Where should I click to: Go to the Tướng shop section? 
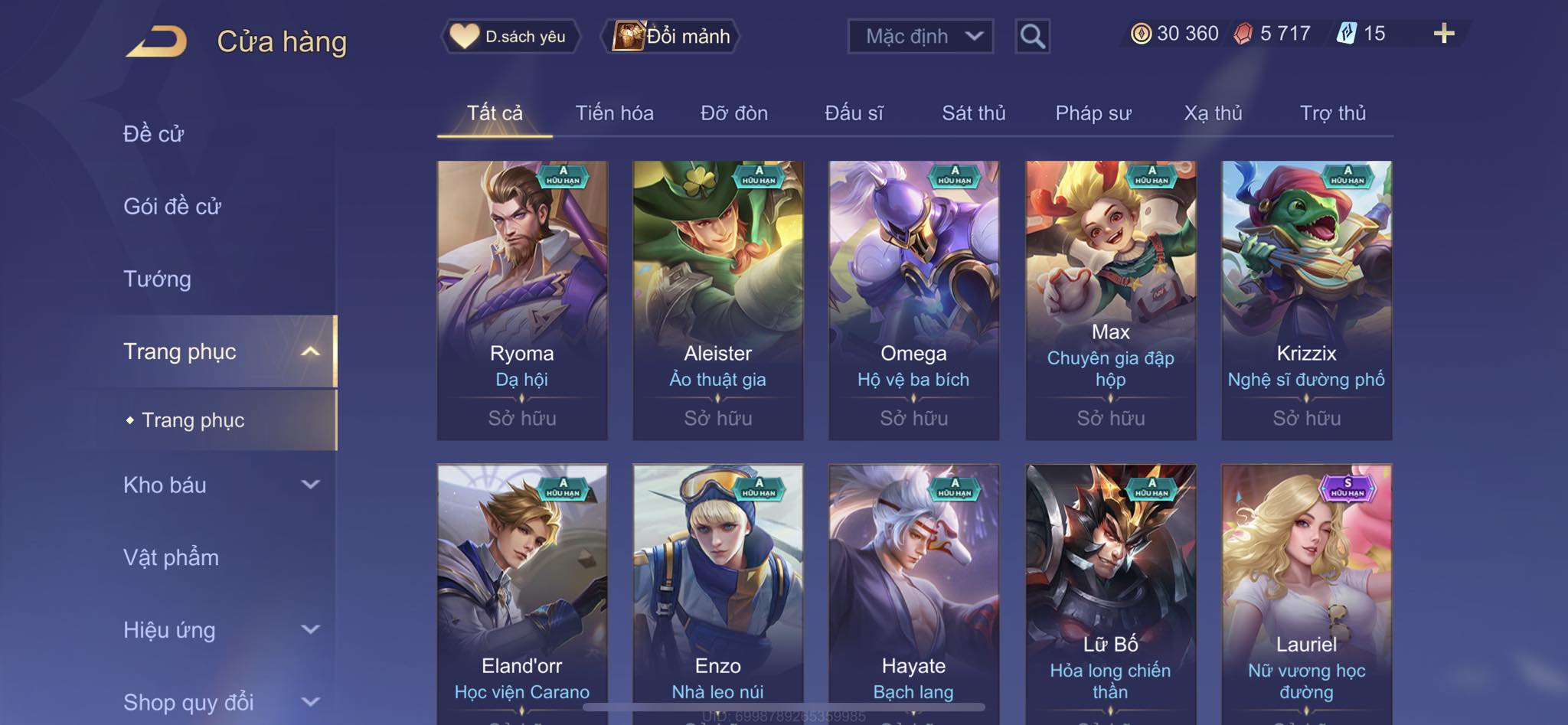157,279
